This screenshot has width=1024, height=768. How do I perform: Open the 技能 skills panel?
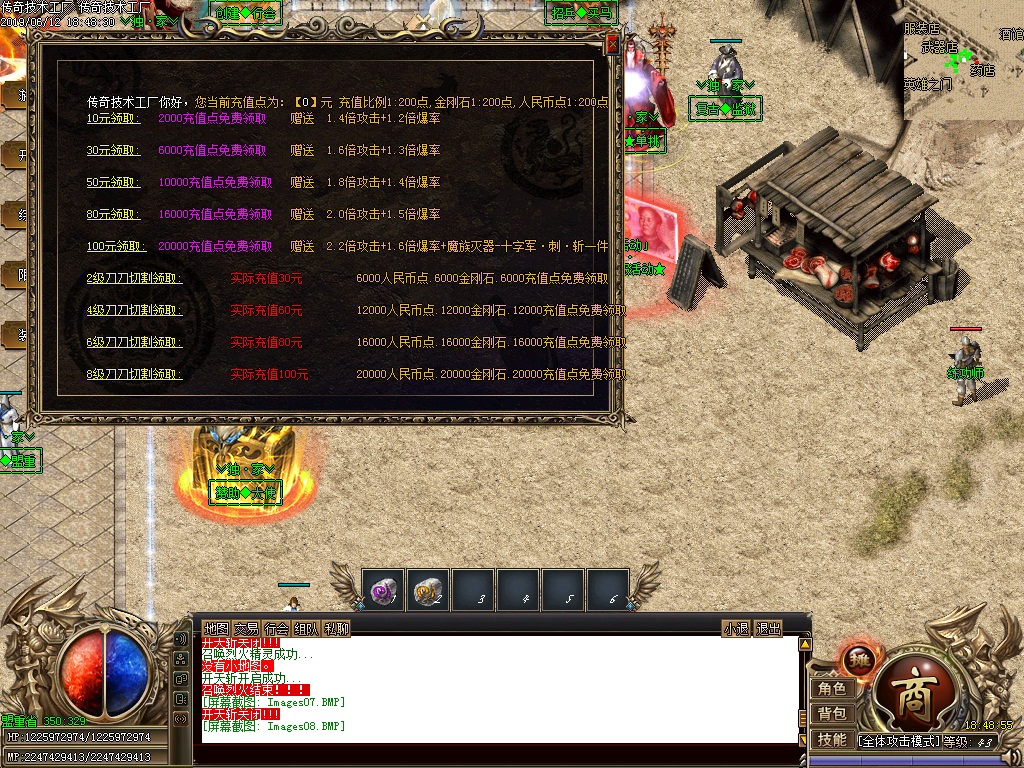832,739
